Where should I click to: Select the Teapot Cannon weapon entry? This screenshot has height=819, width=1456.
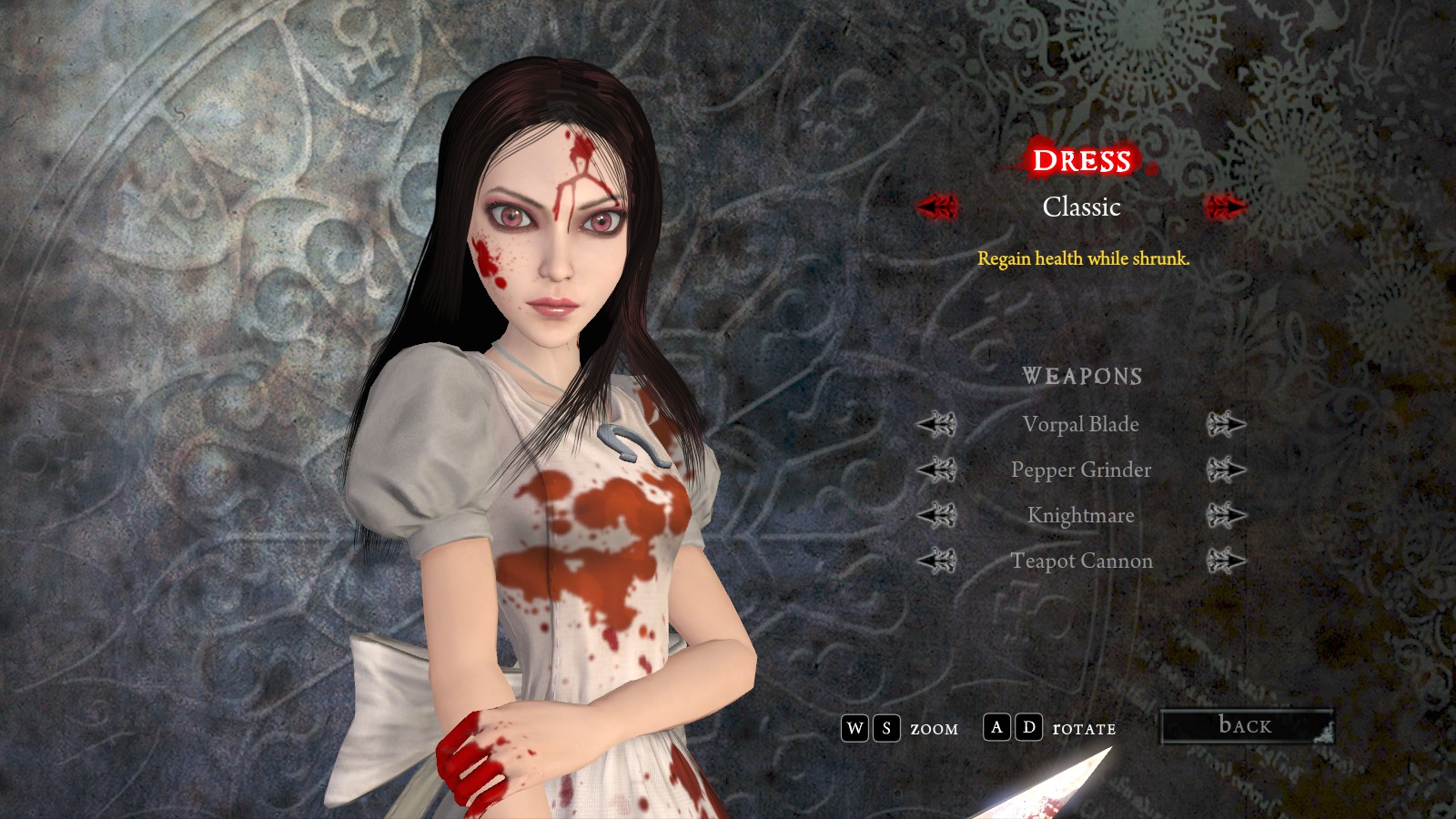1081,561
